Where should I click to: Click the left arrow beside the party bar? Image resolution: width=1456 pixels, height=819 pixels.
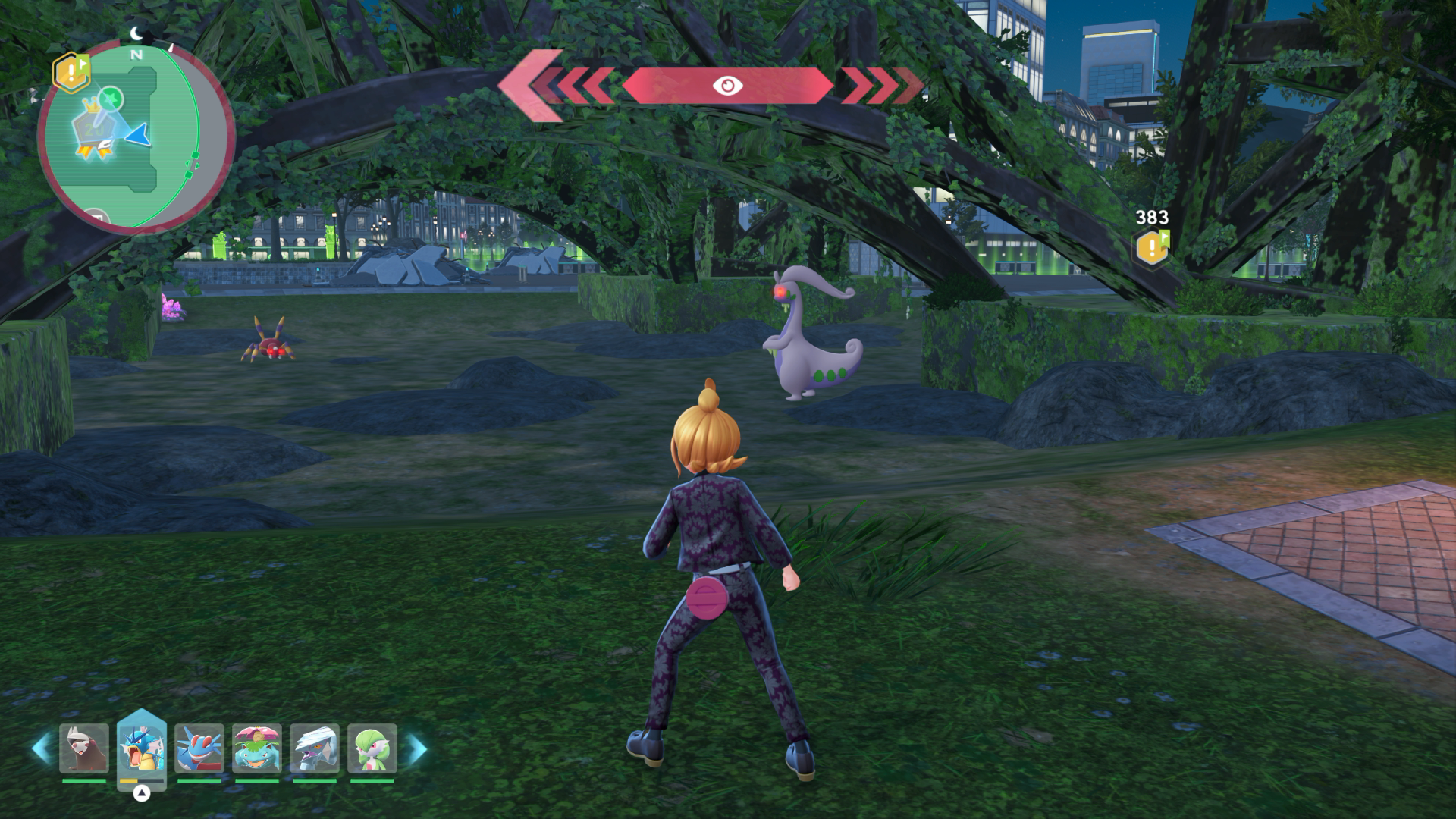pyautogui.click(x=41, y=748)
